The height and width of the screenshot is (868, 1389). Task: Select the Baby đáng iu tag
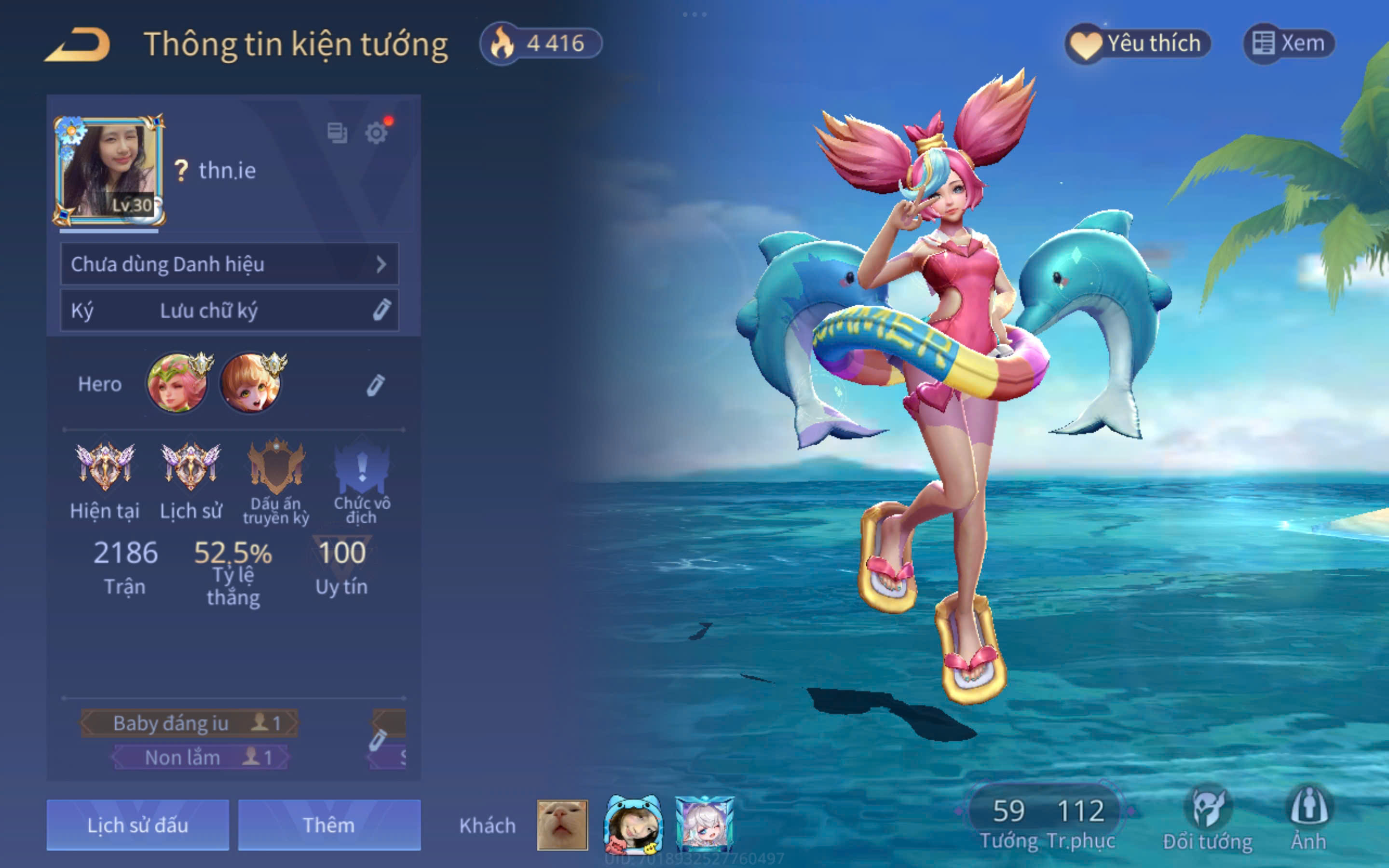point(190,723)
